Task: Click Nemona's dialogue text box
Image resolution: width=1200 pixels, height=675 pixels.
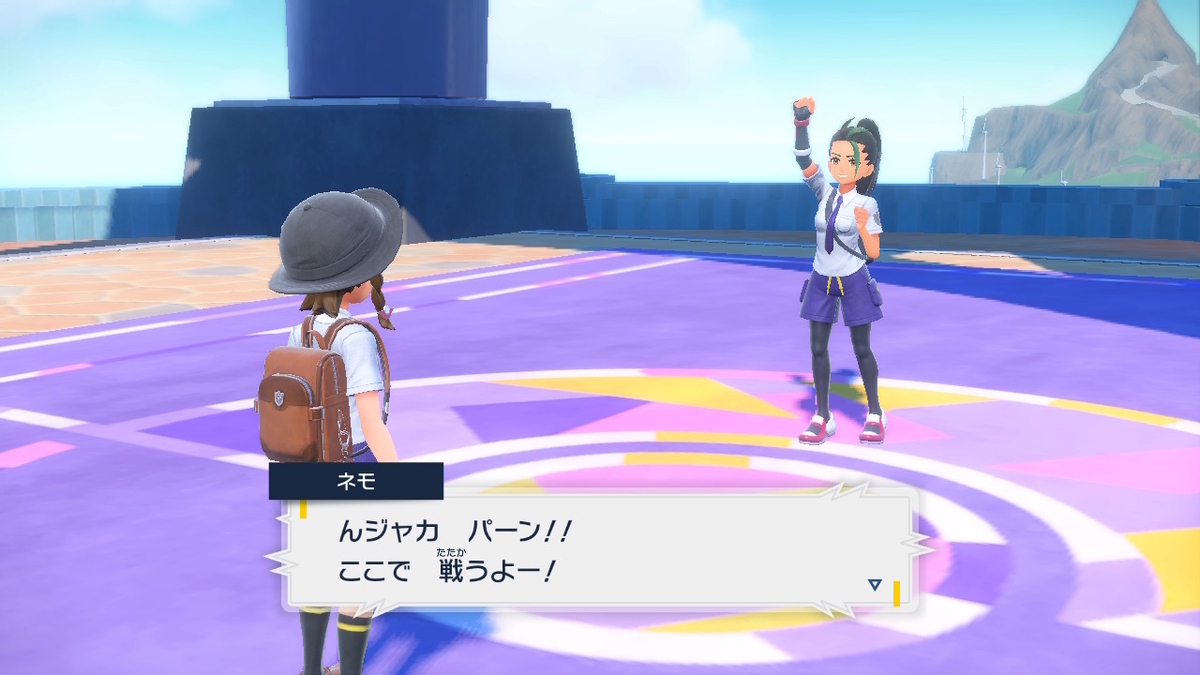Action: click(x=600, y=550)
